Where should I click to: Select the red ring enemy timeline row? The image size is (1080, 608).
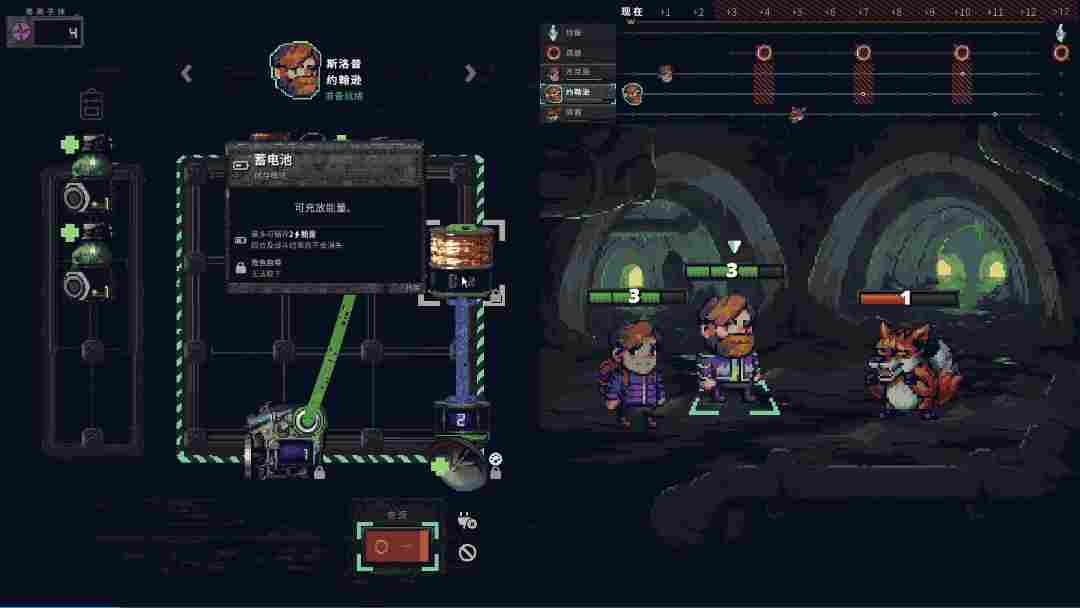click(x=578, y=52)
